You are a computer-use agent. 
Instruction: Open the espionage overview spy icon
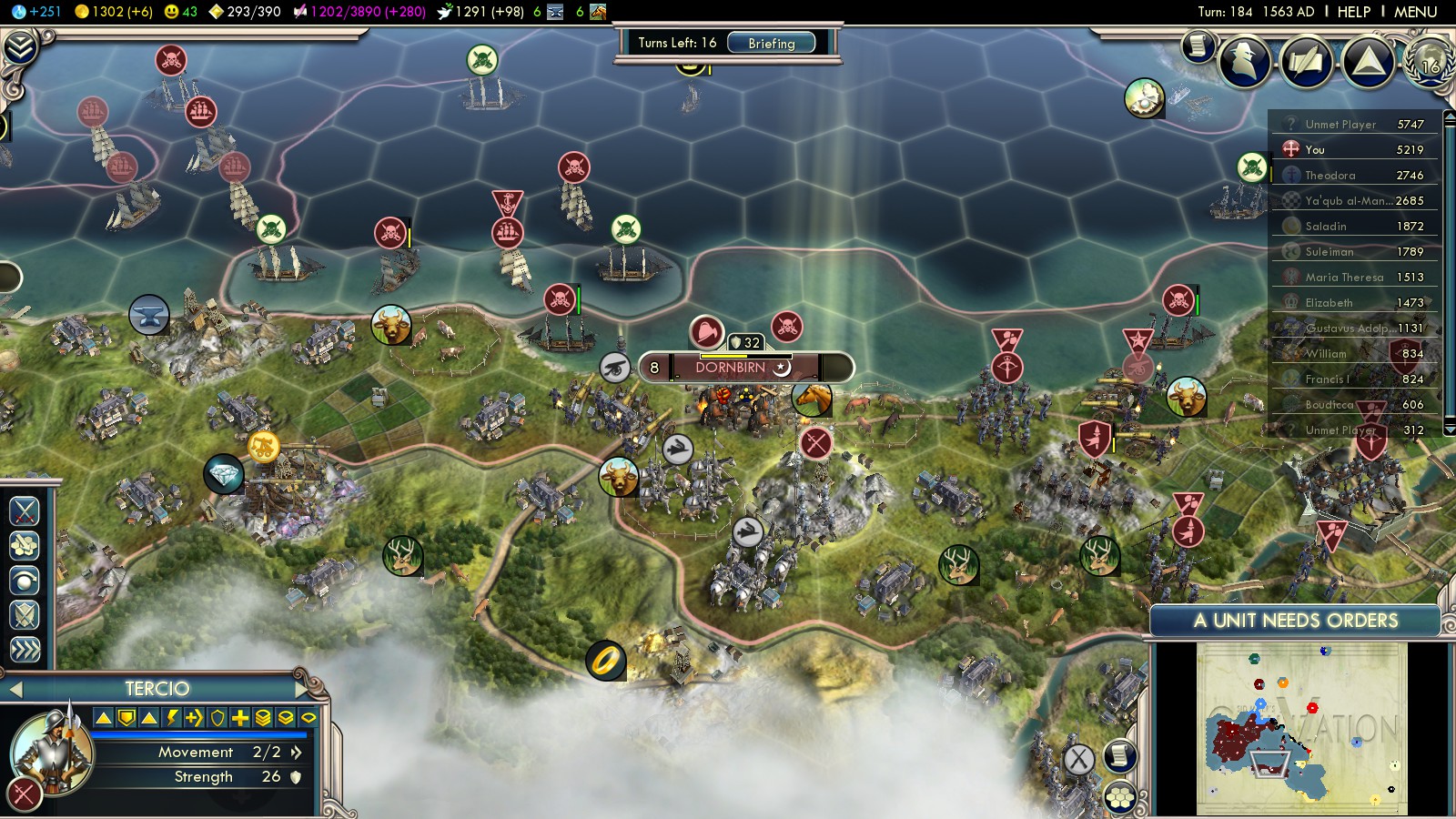pos(1245,61)
